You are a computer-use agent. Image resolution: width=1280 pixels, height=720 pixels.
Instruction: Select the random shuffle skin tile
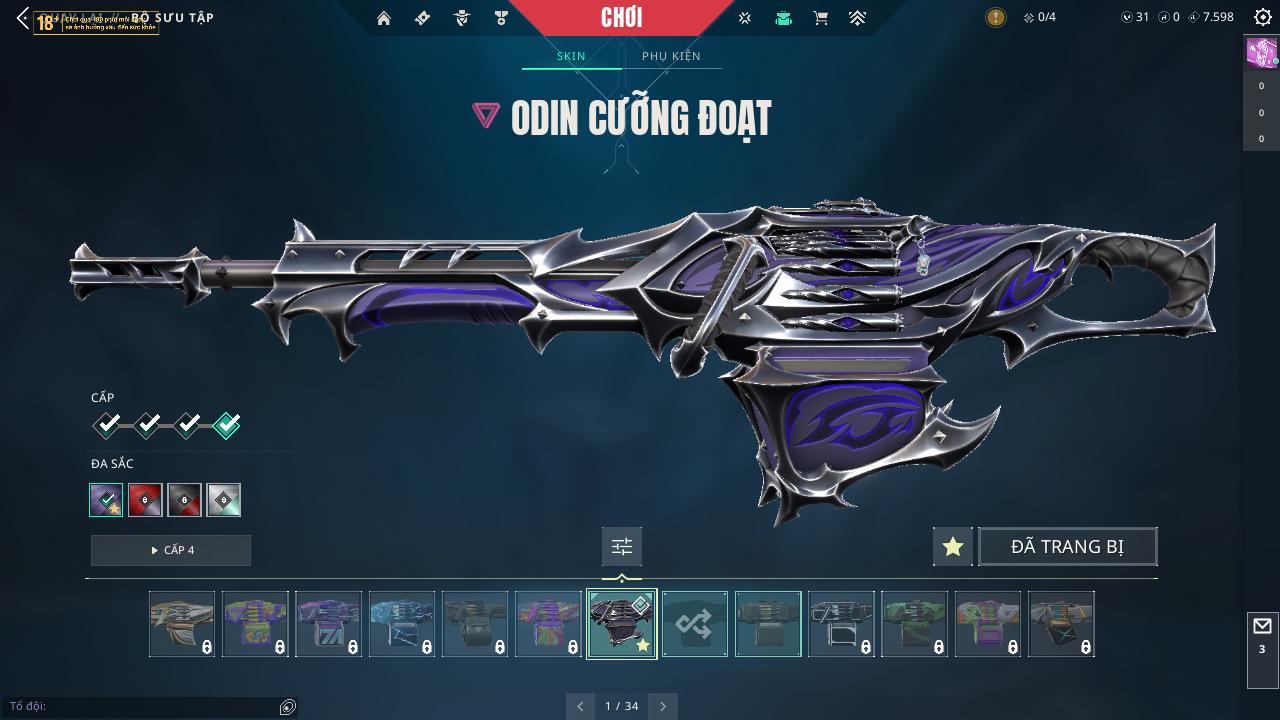[695, 624]
